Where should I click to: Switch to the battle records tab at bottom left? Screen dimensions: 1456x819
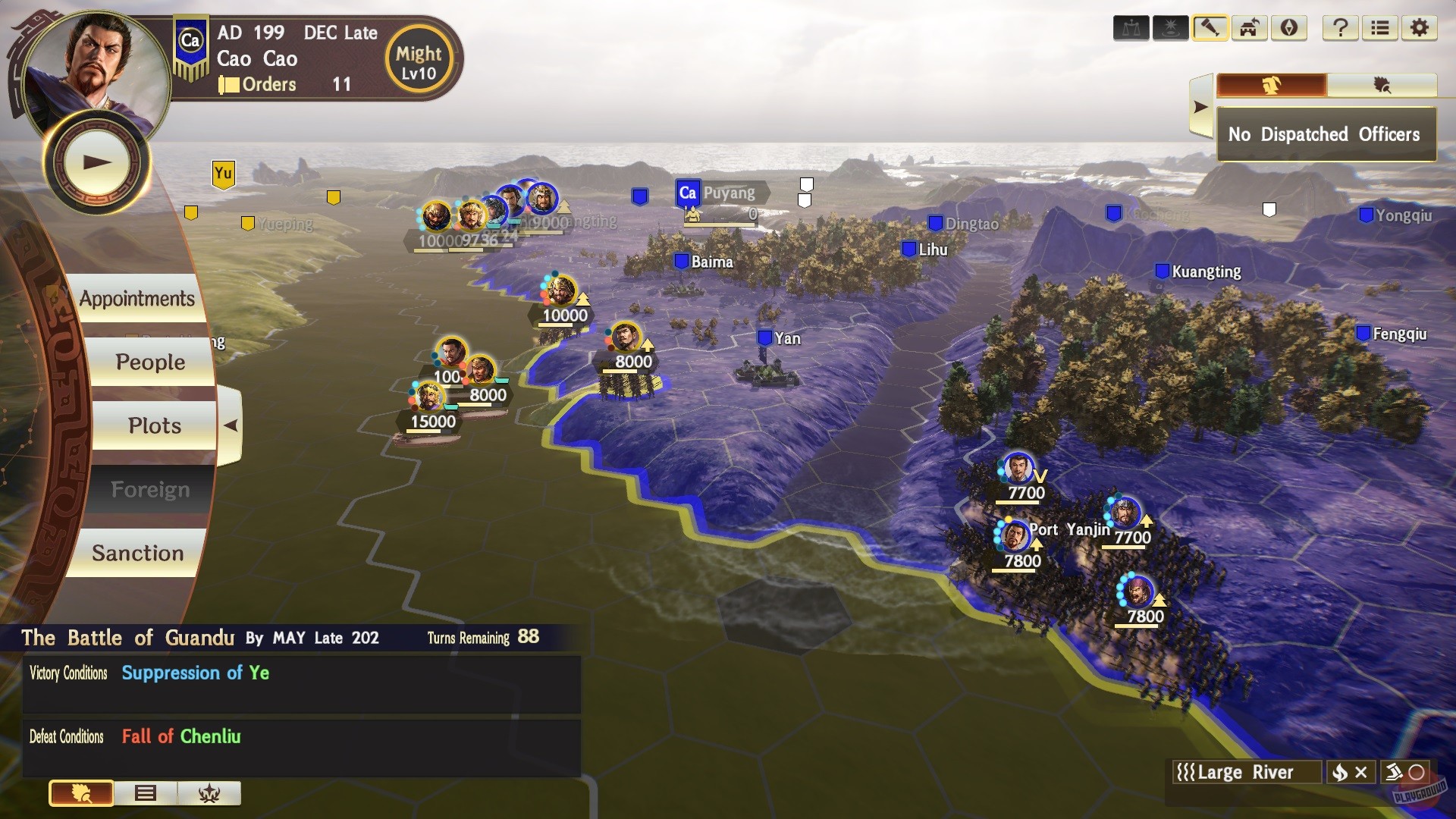tap(210, 794)
